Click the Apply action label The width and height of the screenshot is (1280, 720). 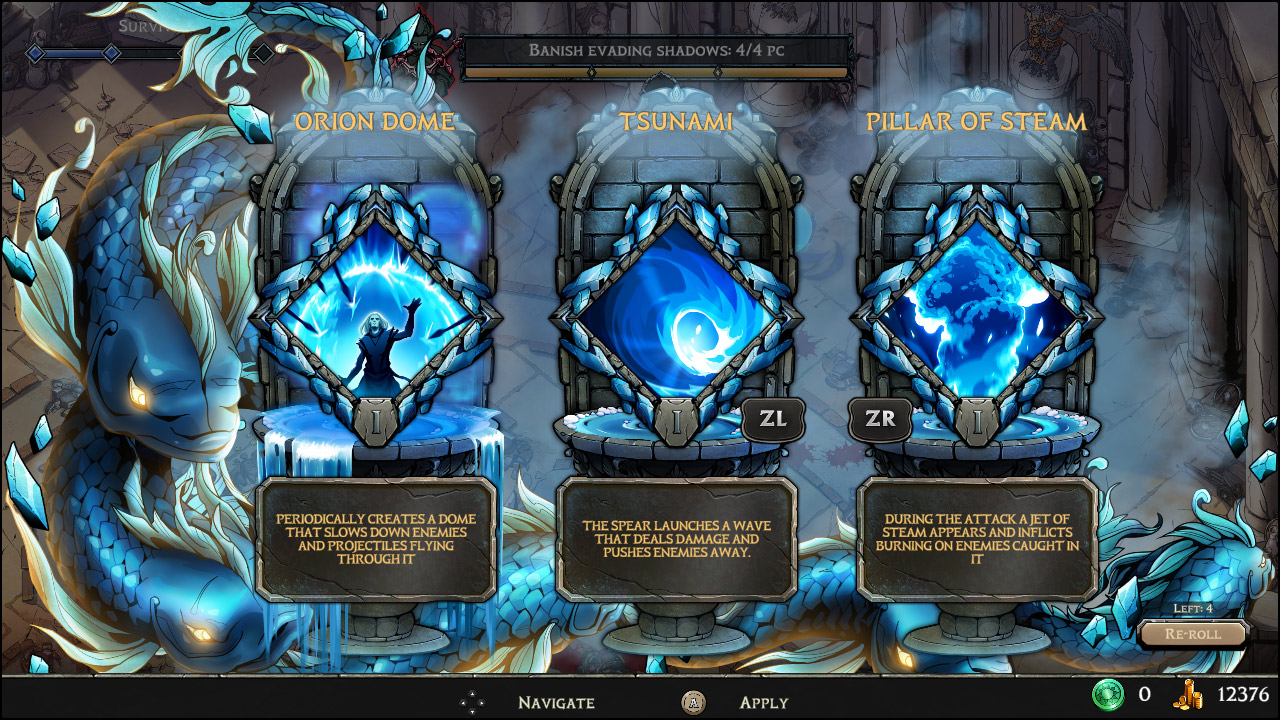(x=763, y=703)
